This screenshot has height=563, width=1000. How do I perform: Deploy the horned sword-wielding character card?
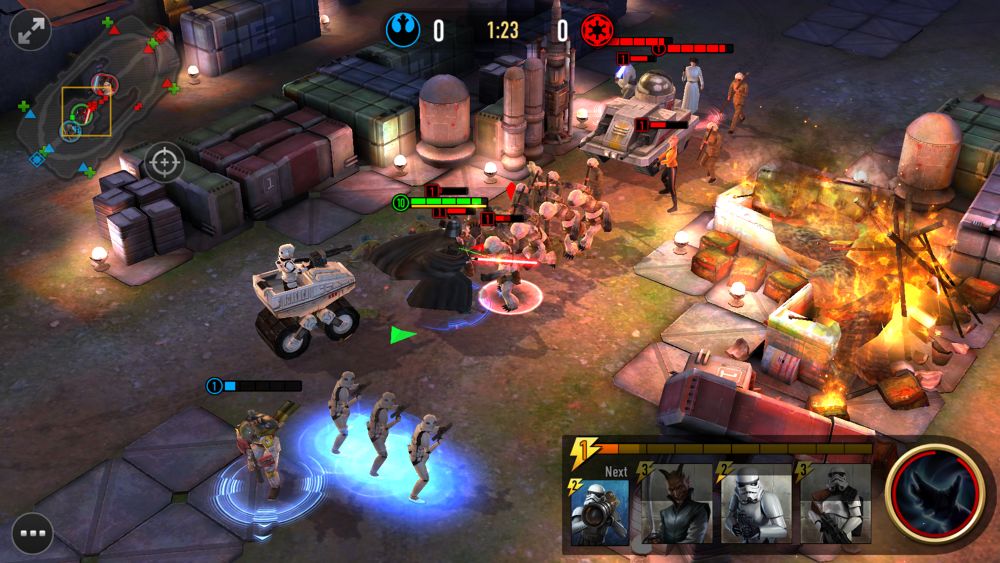(x=677, y=505)
